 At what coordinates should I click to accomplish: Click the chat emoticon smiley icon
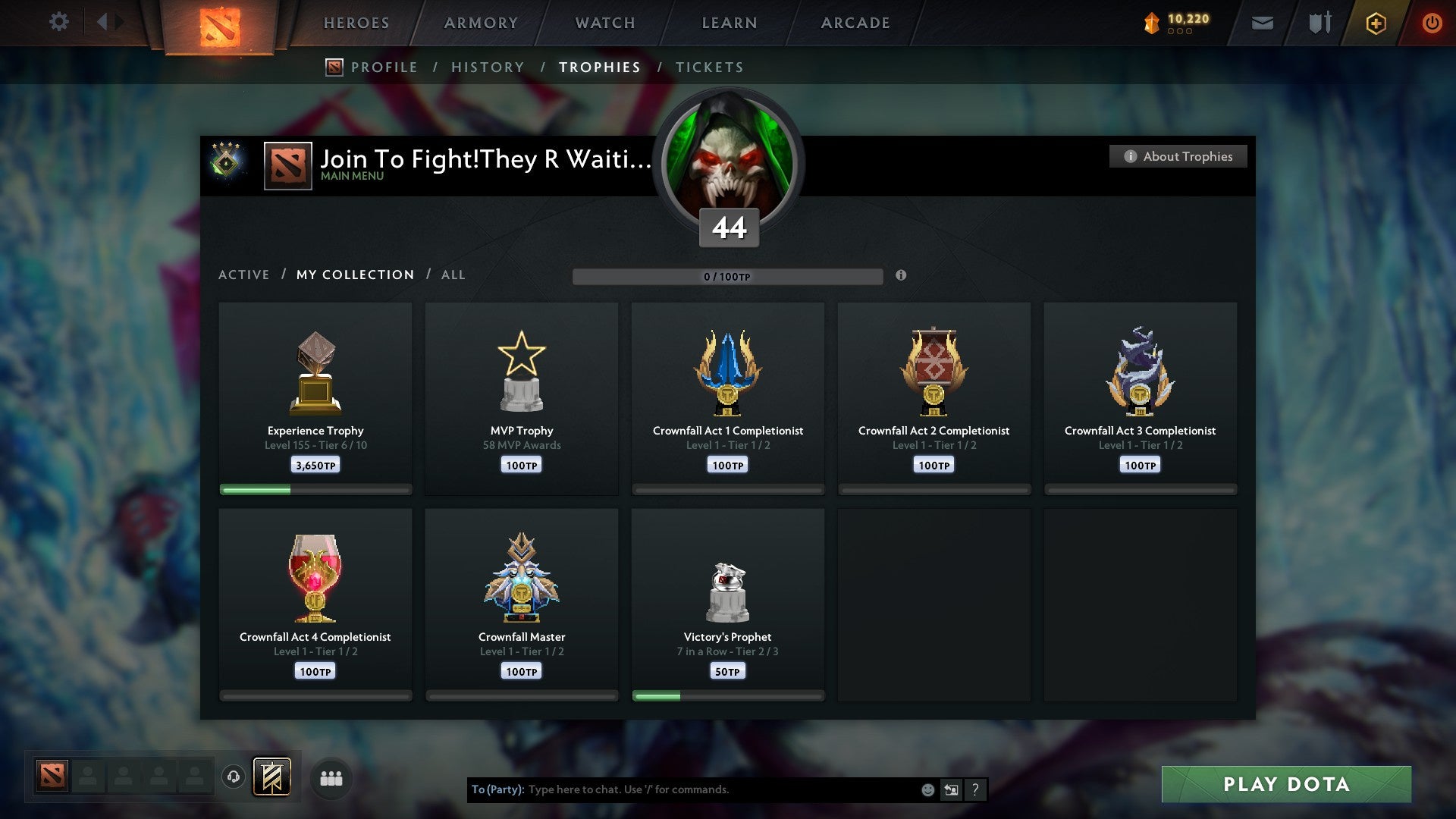click(x=927, y=789)
